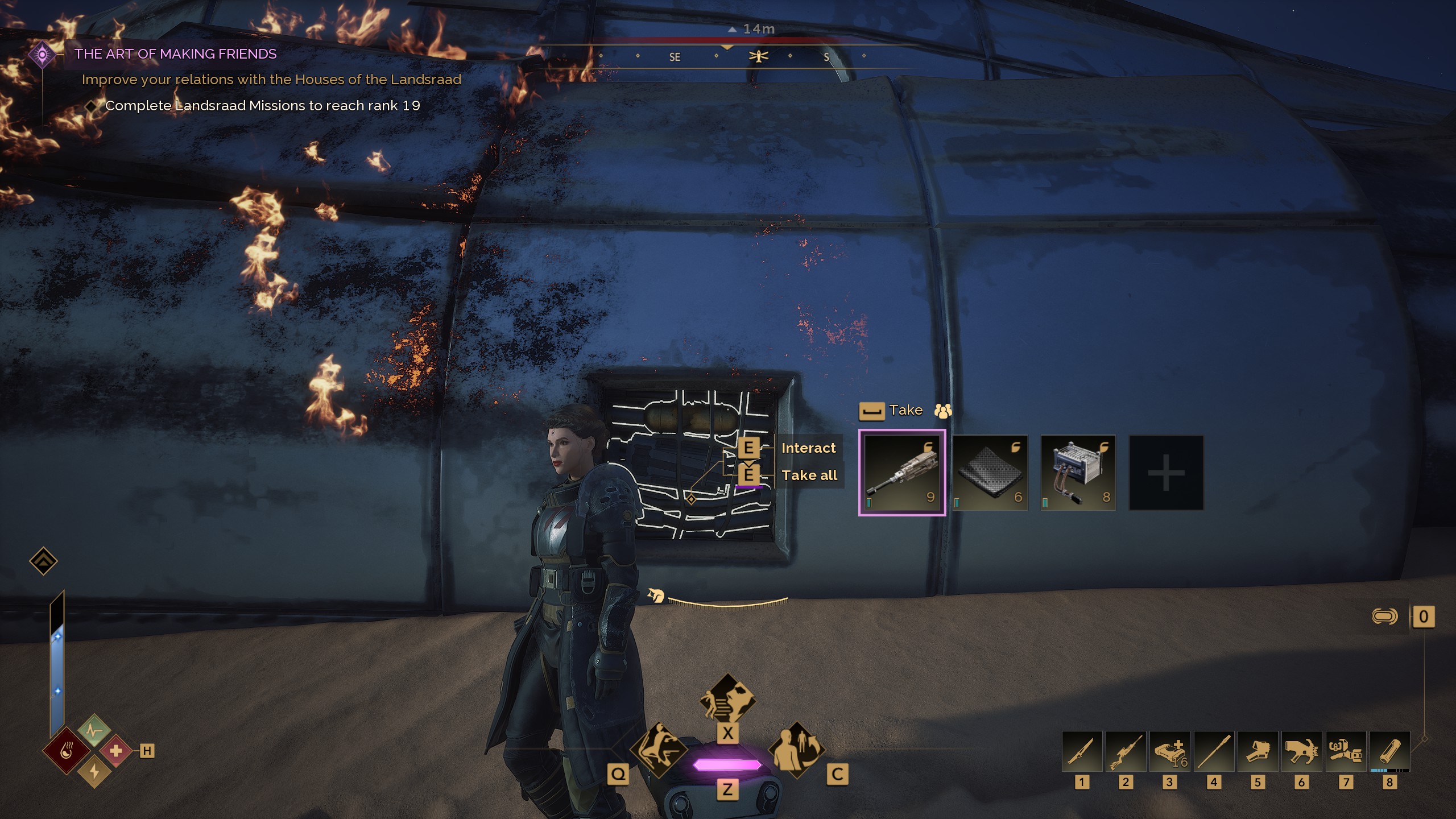Open The Art of Making Friends quest tracker
Viewport: 1456px width, 819px height.
[x=175, y=54]
